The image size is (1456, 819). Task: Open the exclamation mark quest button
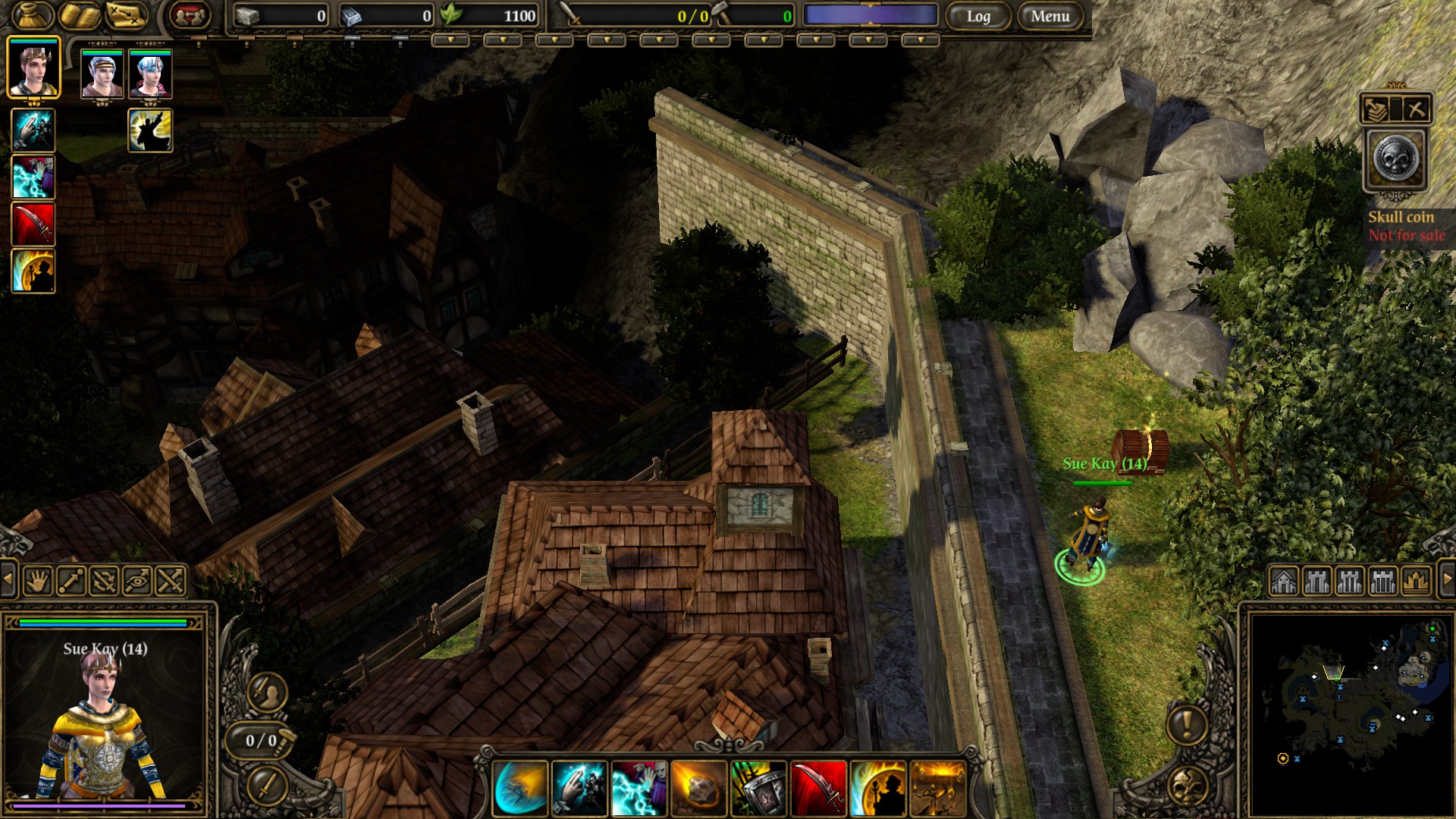(x=1187, y=723)
